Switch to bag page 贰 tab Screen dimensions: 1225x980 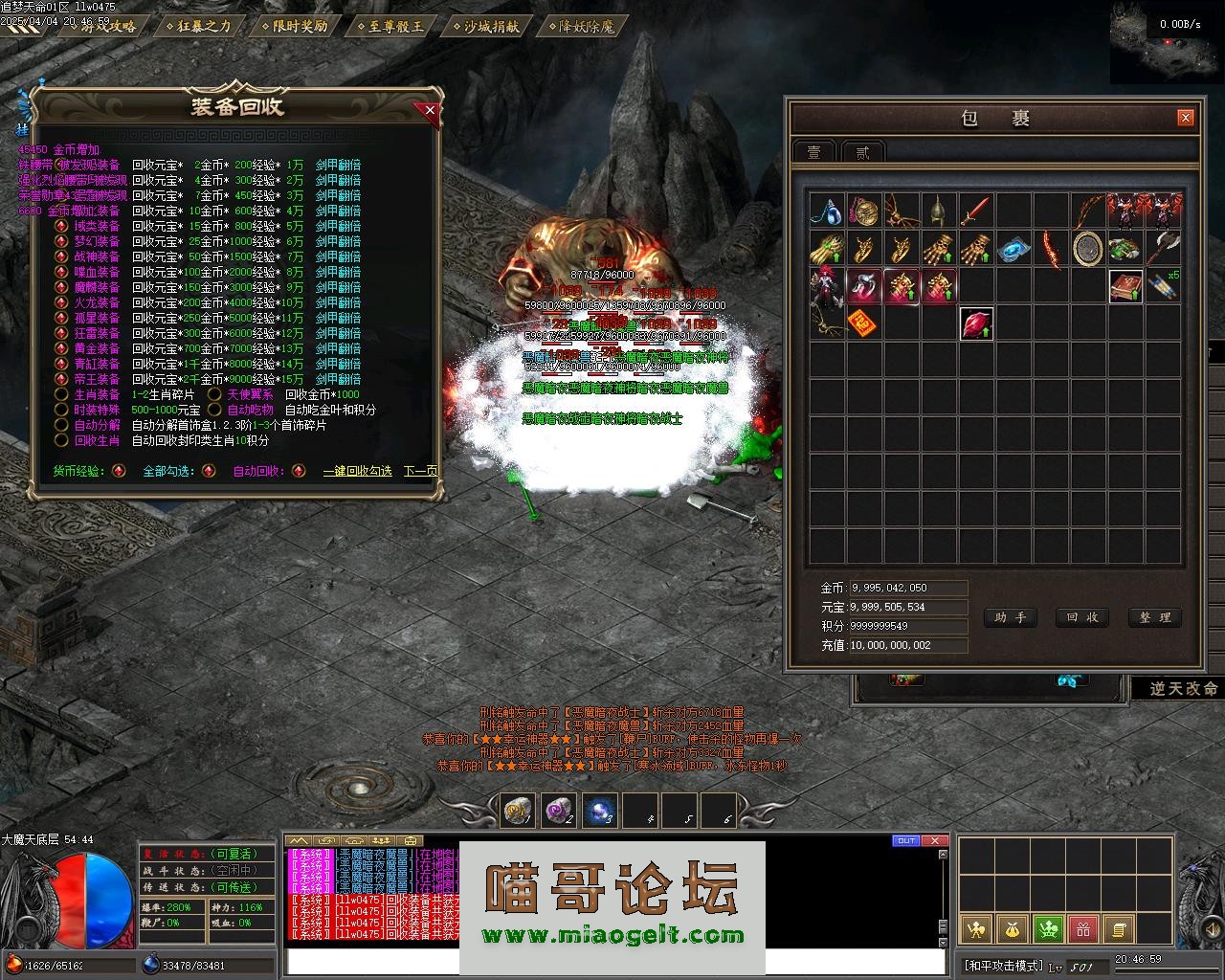pyautogui.click(x=862, y=152)
